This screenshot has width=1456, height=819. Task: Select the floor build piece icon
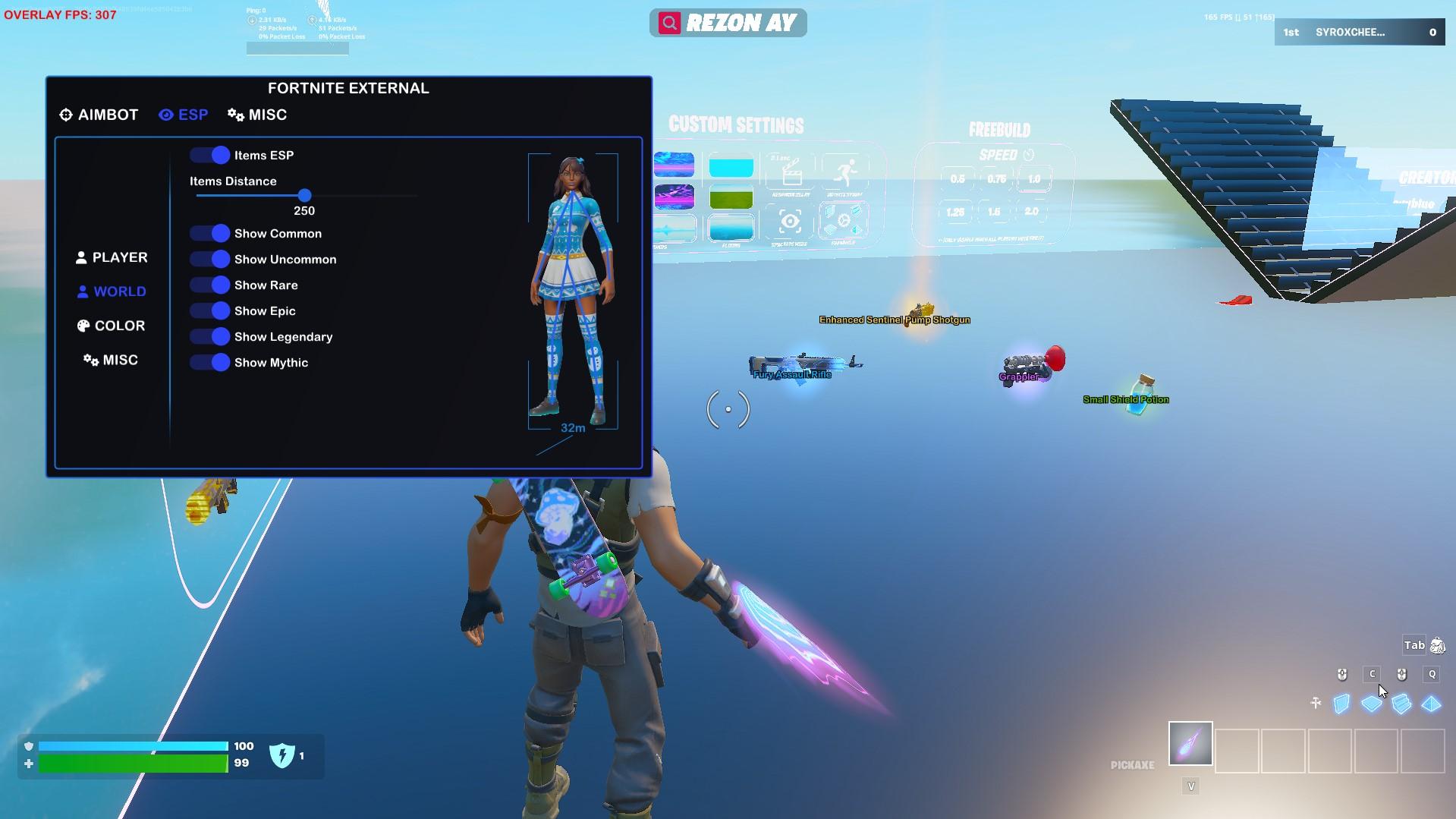[1372, 703]
